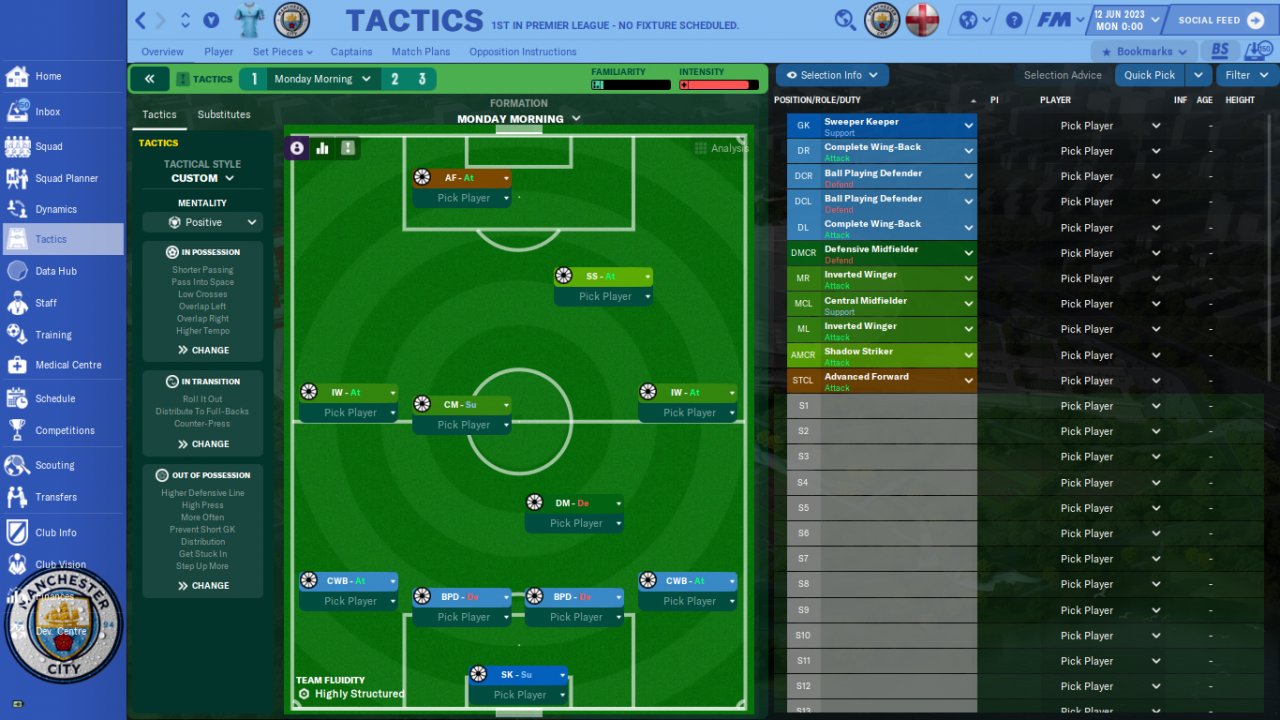Screen dimensions: 1280x720
Task: Click the Quick Pick button
Action: coord(1149,75)
